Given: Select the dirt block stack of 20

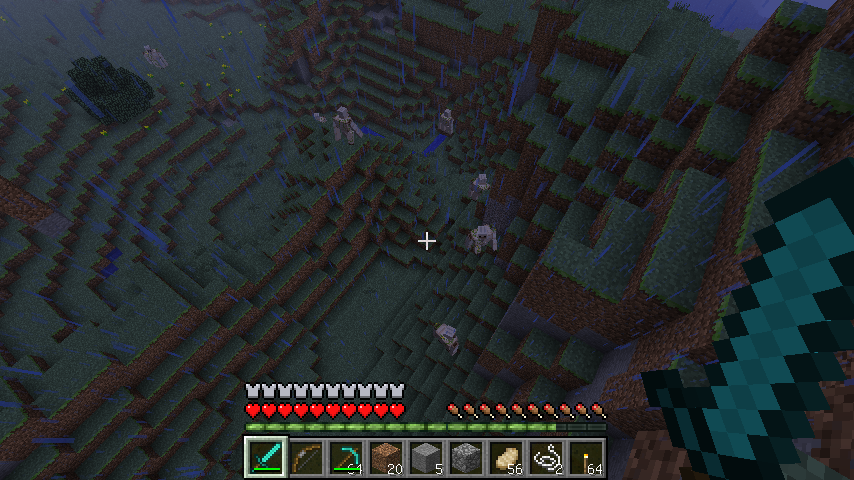Looking at the screenshot, I should [x=386, y=458].
